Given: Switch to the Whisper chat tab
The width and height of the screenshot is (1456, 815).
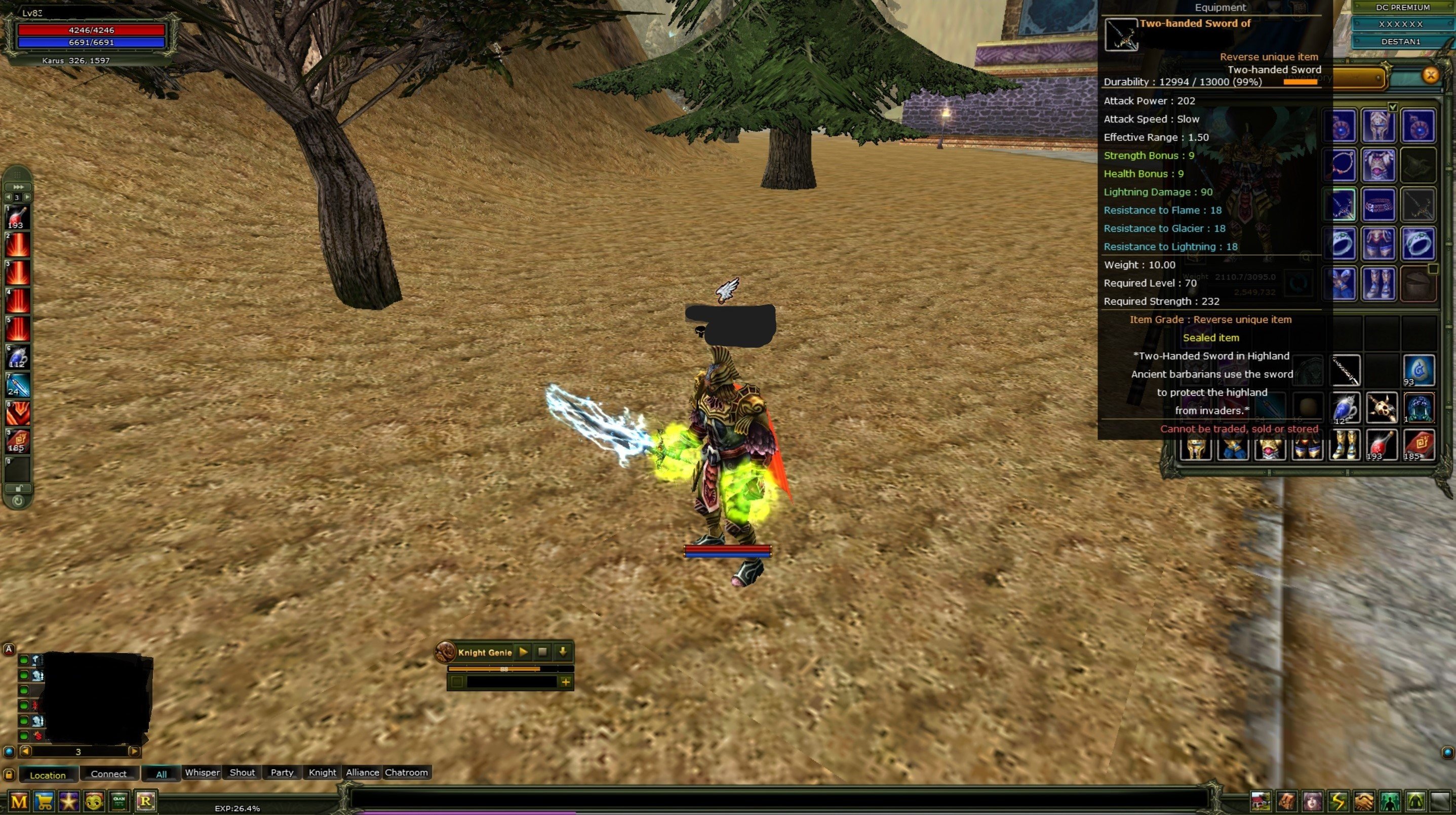Looking at the screenshot, I should pos(202,772).
